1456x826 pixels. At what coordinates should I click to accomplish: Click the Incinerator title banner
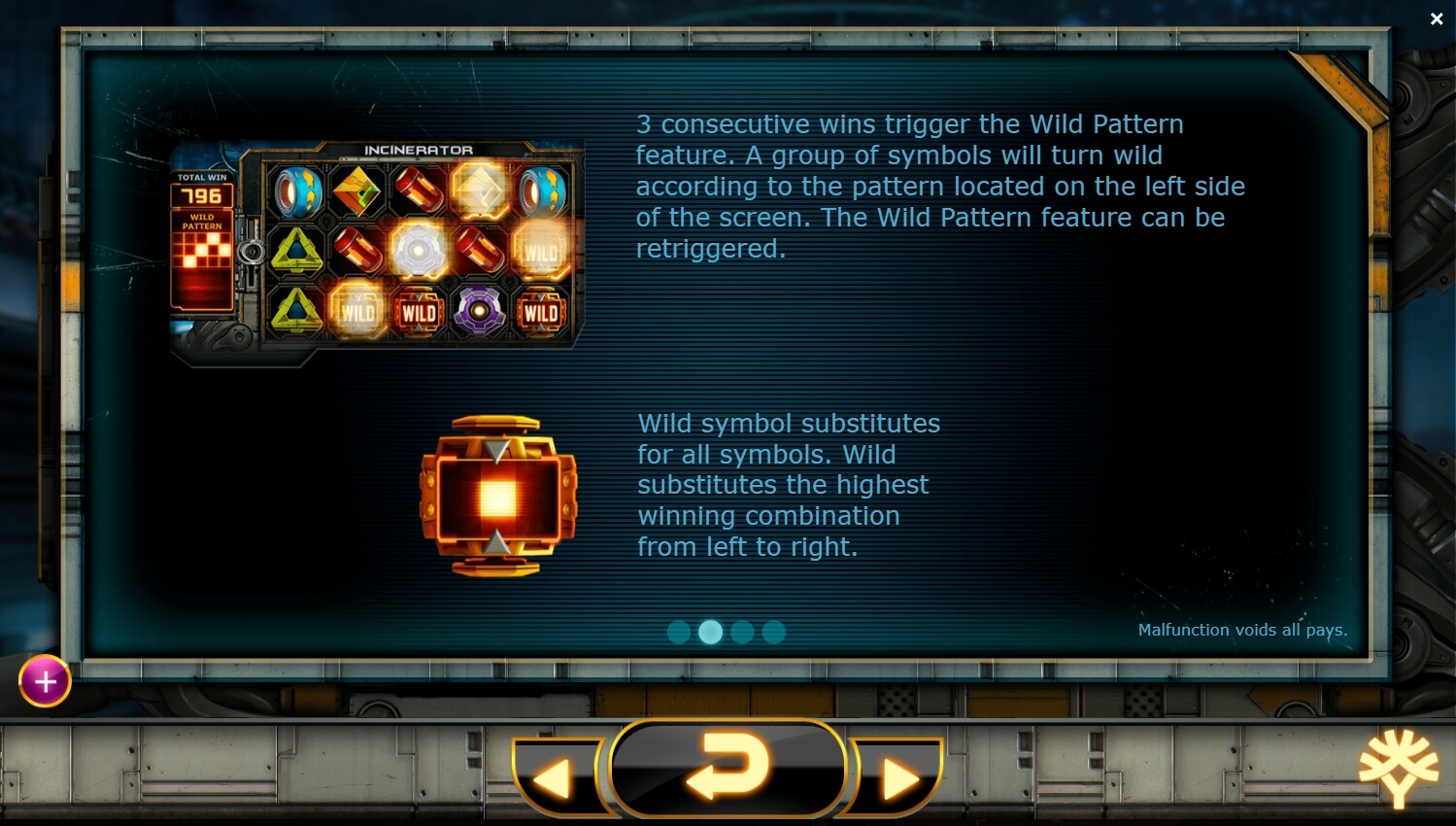(418, 150)
